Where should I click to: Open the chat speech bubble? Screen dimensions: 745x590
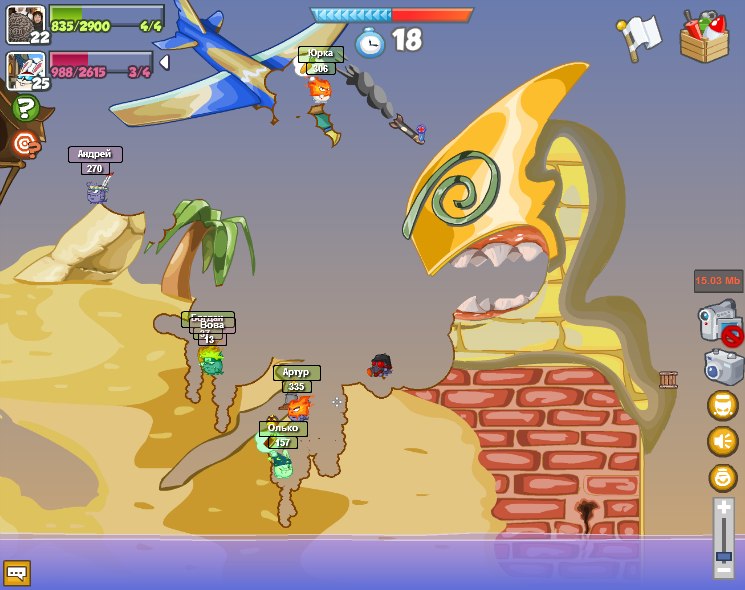click(x=17, y=573)
